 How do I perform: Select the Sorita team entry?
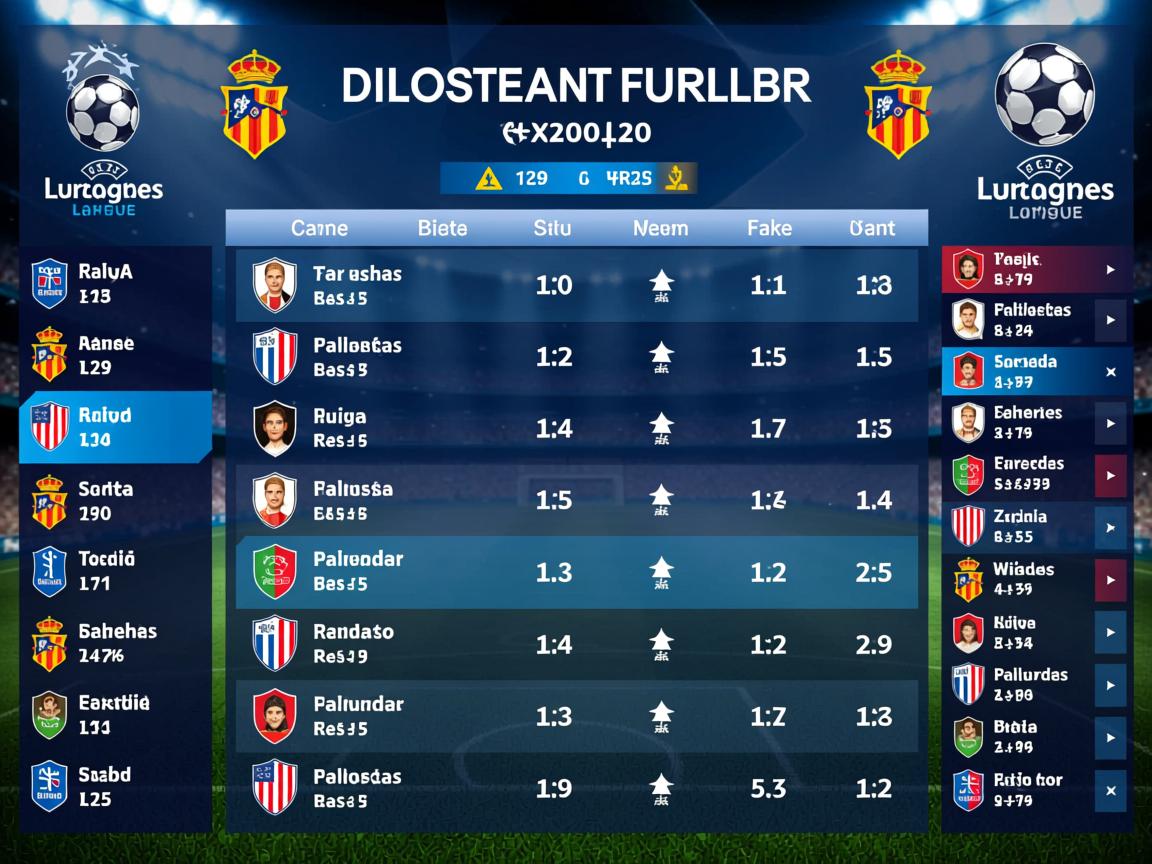(115, 501)
